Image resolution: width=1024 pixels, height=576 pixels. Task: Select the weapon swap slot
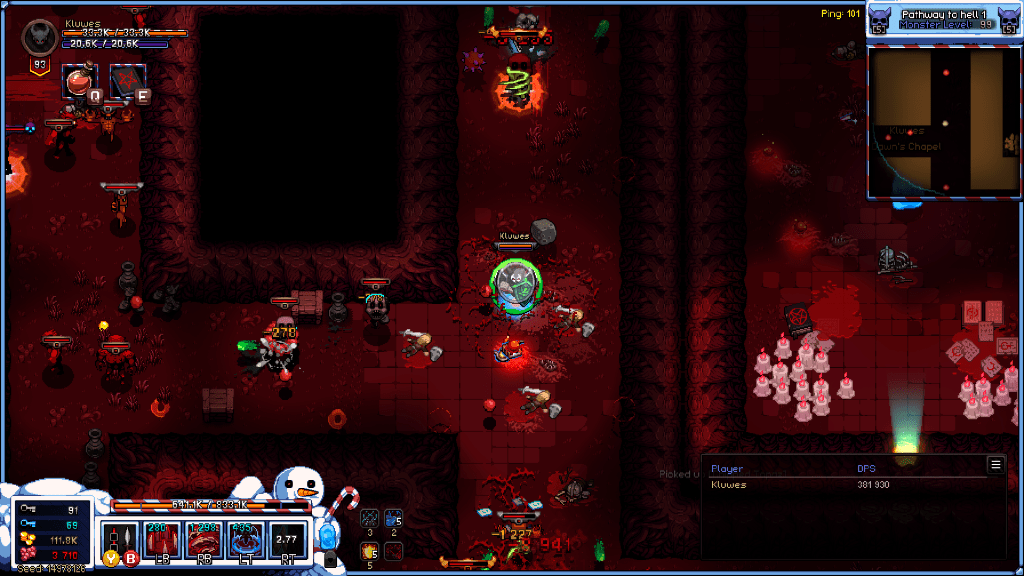coord(121,541)
